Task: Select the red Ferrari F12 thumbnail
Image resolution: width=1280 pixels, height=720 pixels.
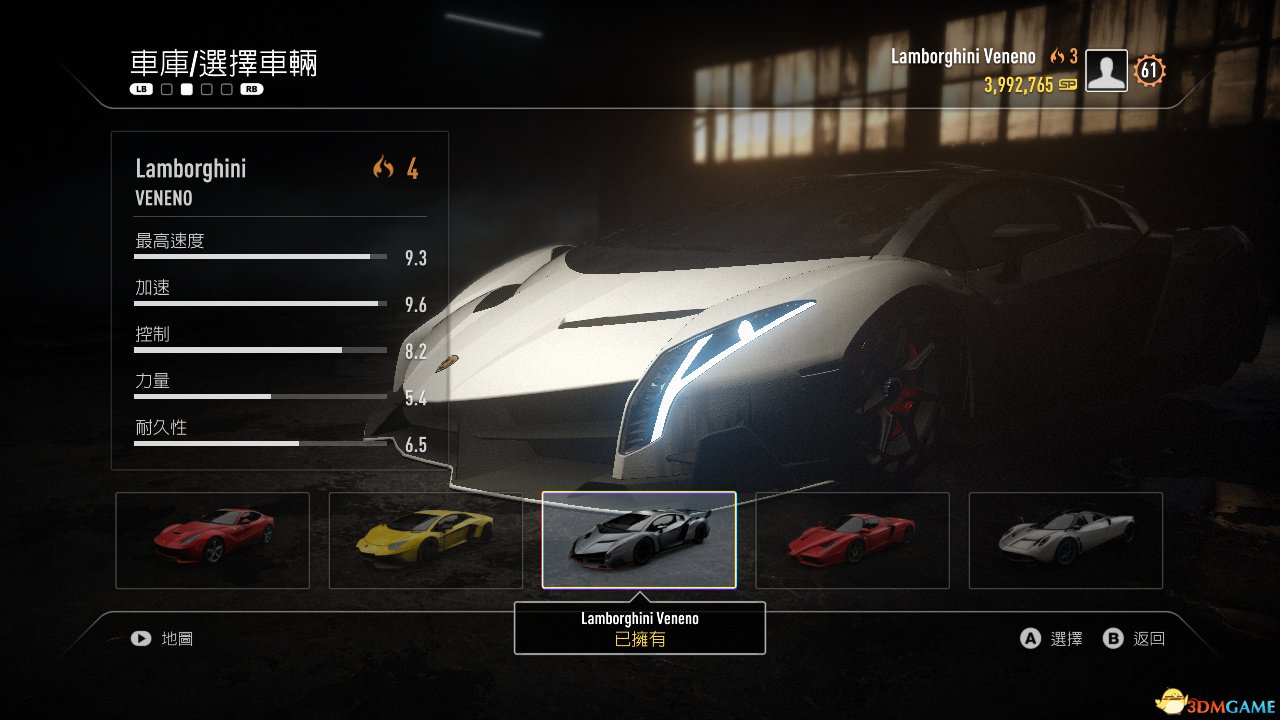Action: pyautogui.click(x=213, y=540)
